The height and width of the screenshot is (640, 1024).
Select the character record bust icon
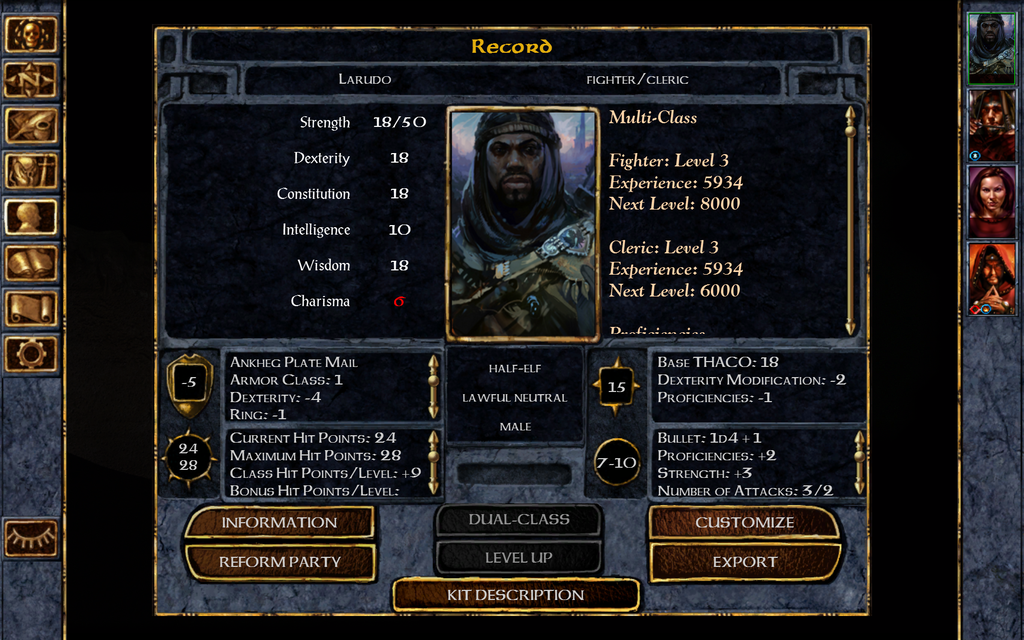pos(31,217)
